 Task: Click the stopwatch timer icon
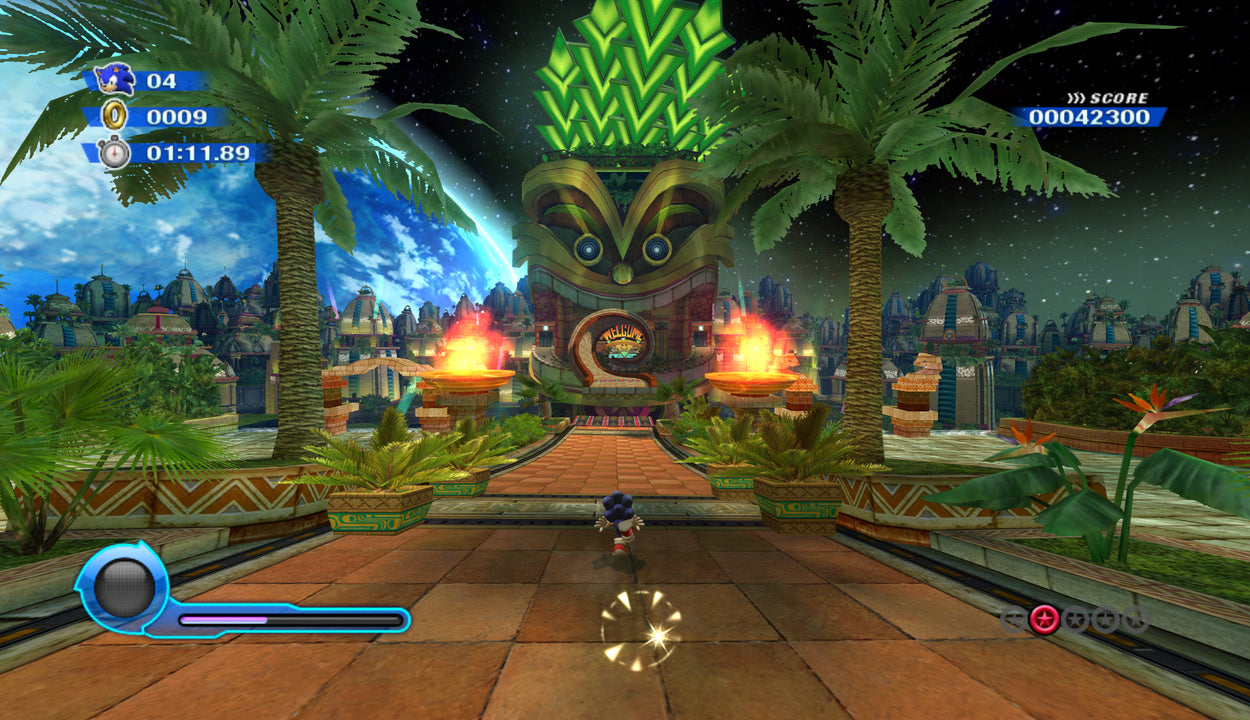click(115, 153)
